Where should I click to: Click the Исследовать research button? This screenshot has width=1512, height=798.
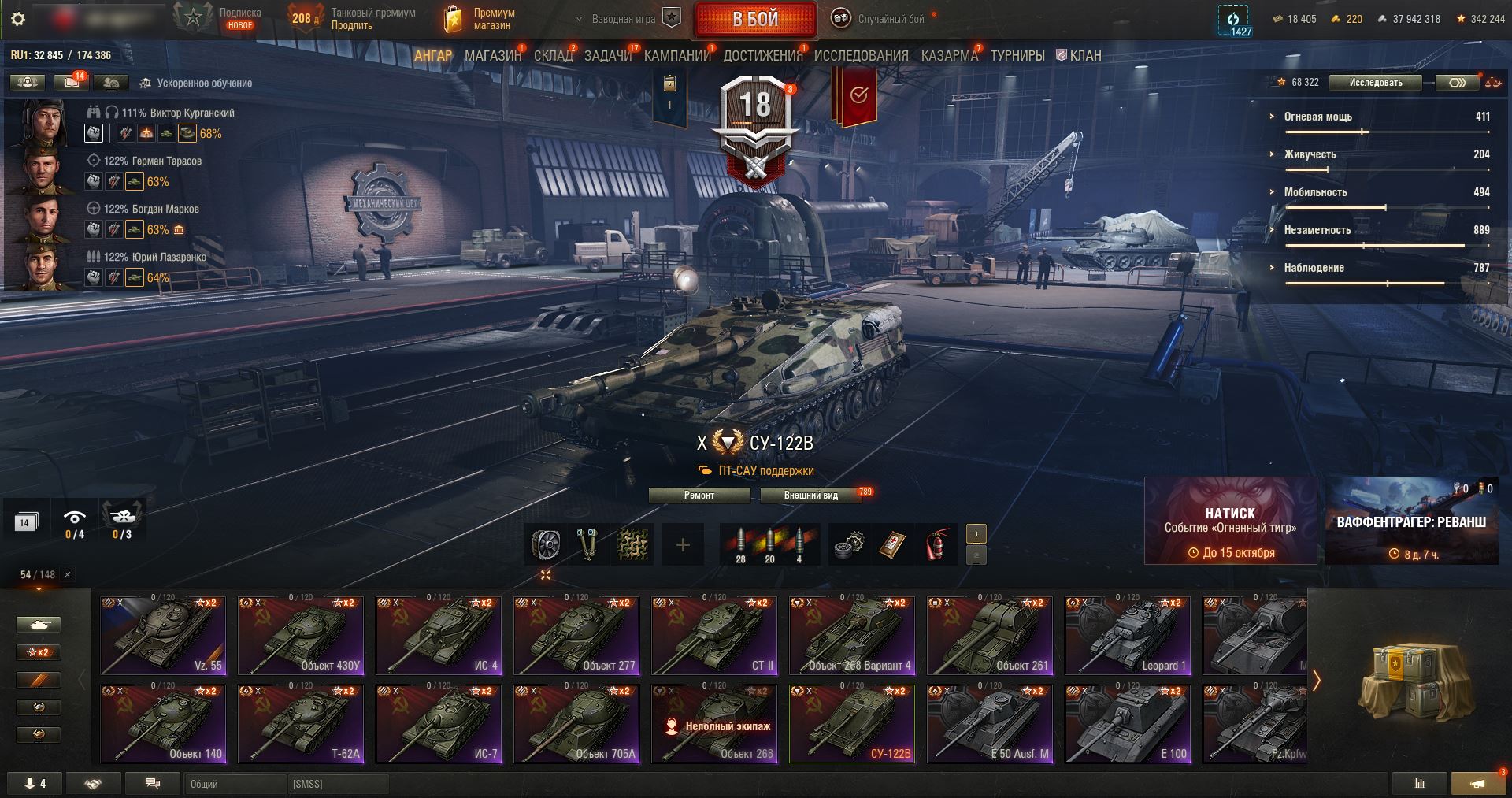pos(1375,83)
